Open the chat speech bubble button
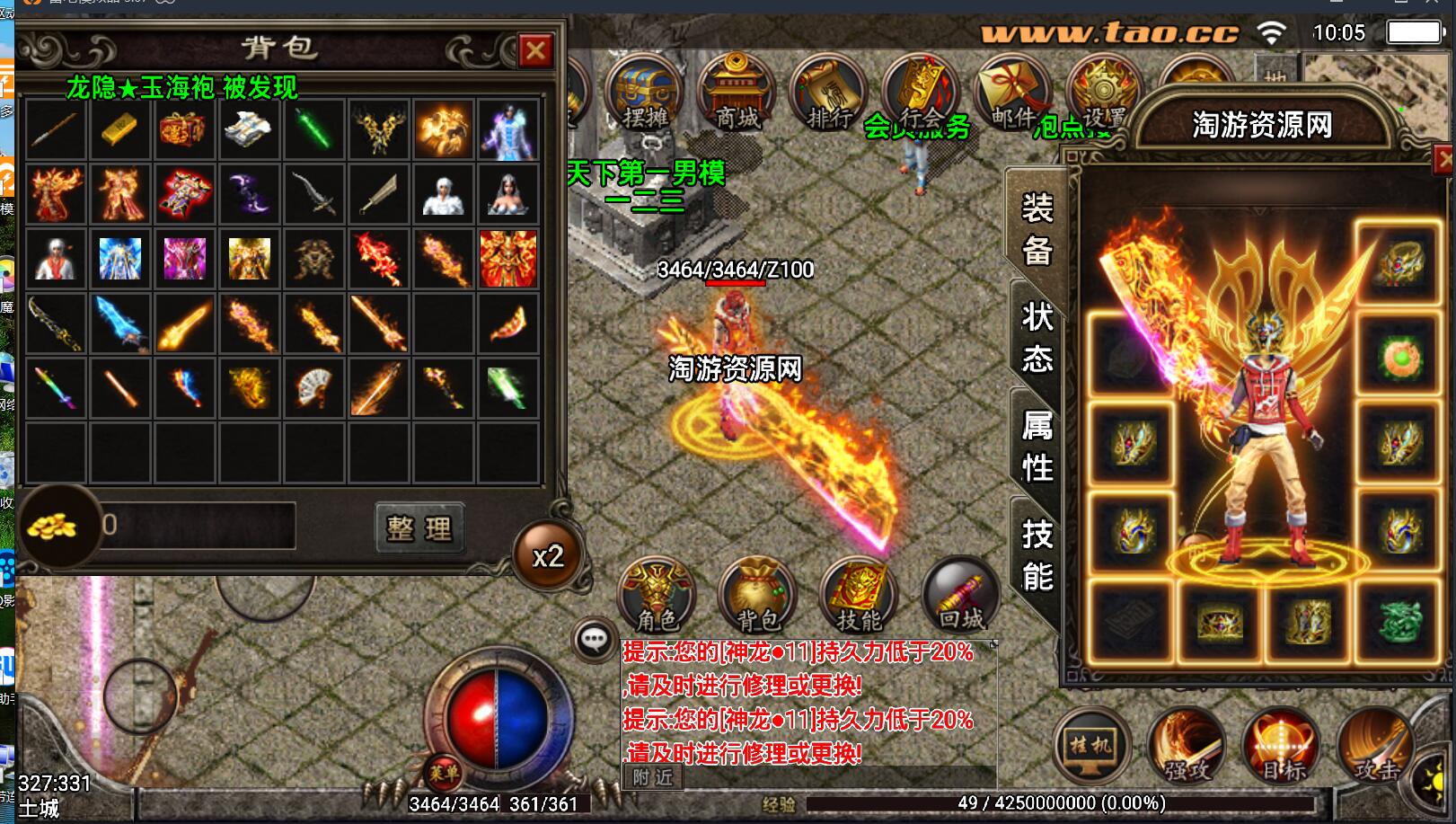This screenshot has height=824, width=1456. pos(594,641)
